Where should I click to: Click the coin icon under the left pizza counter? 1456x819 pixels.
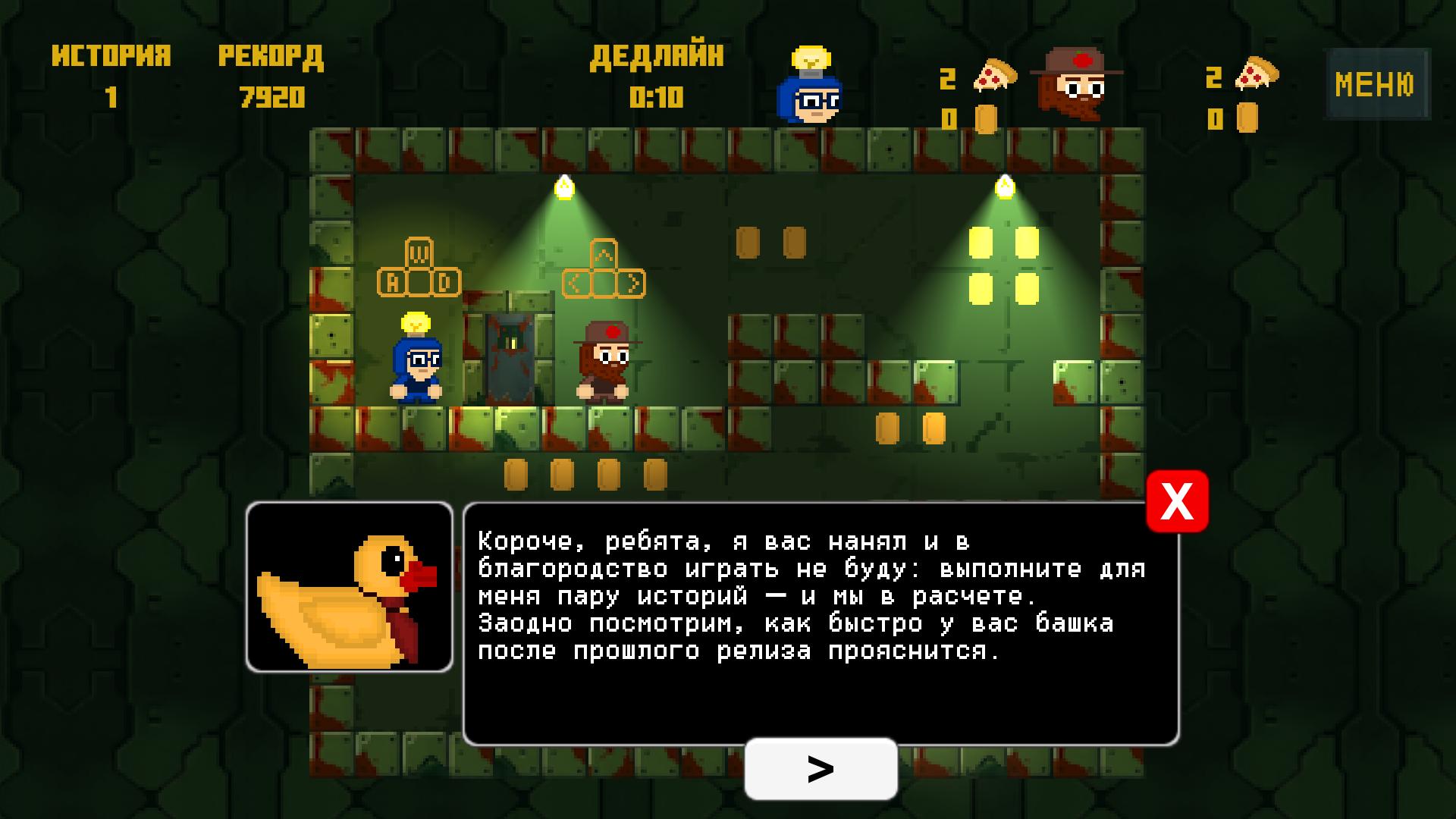point(987,118)
